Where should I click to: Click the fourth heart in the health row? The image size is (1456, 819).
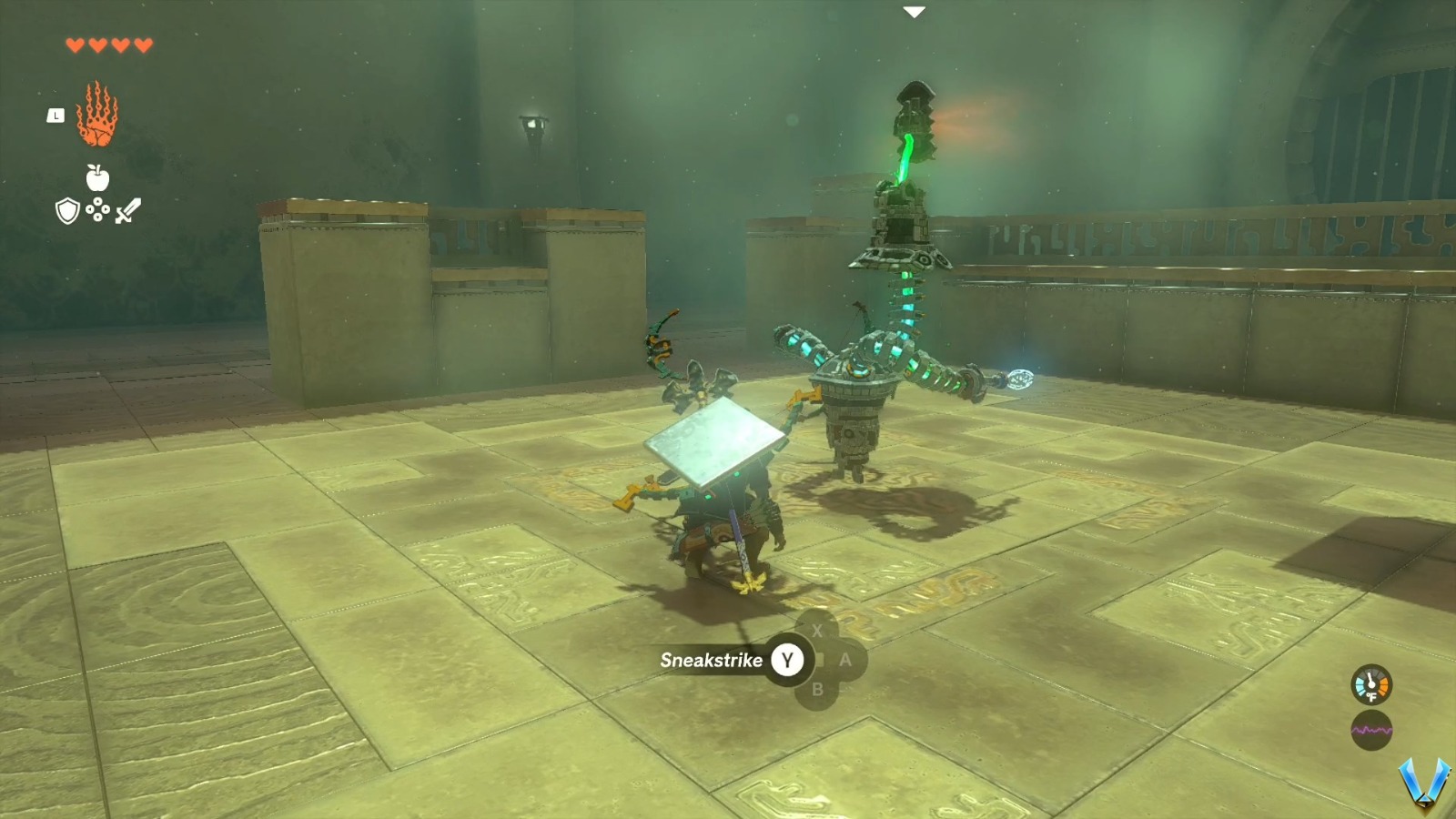point(142,43)
